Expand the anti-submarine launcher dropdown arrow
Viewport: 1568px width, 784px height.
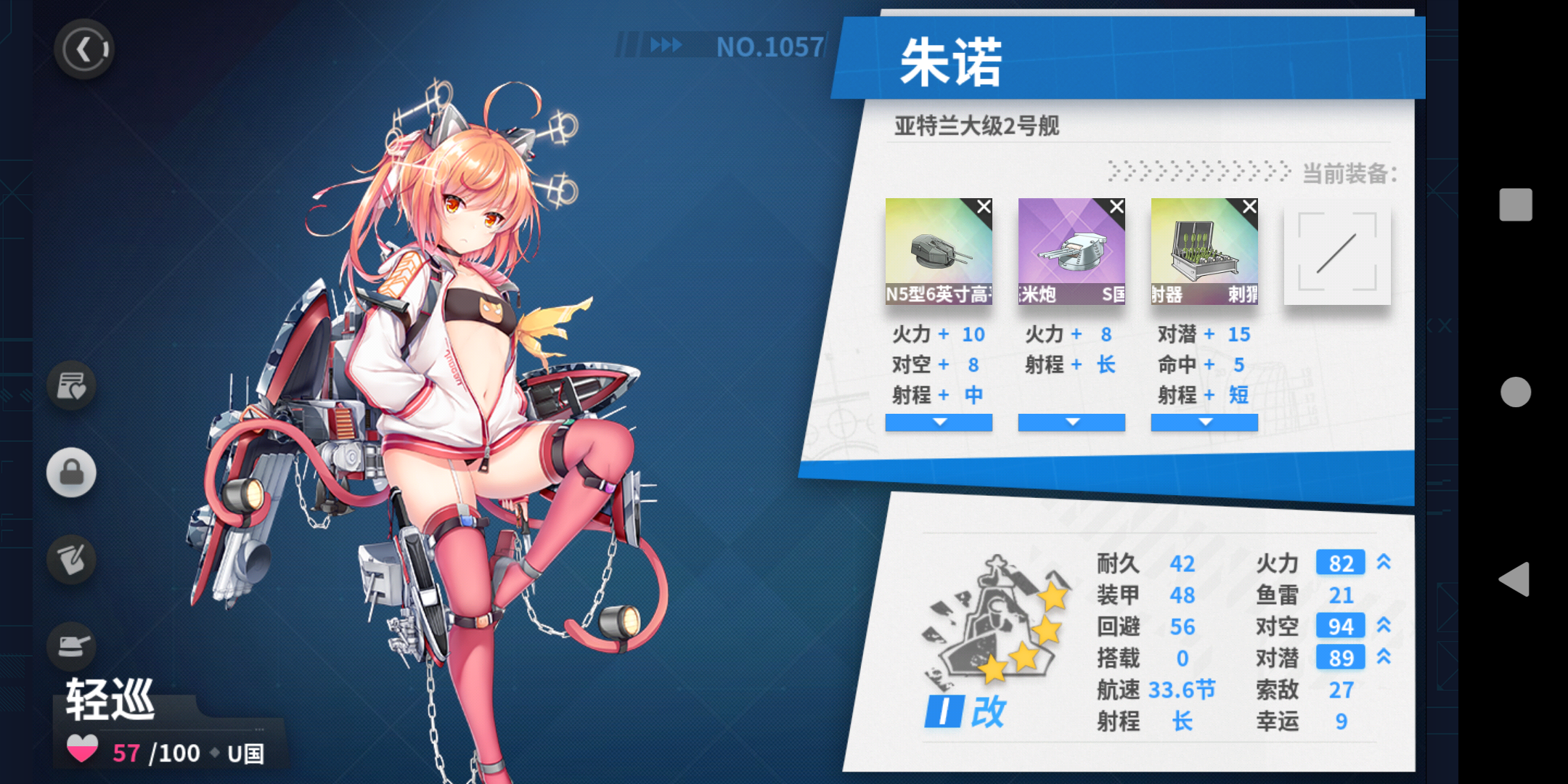coord(1204,422)
